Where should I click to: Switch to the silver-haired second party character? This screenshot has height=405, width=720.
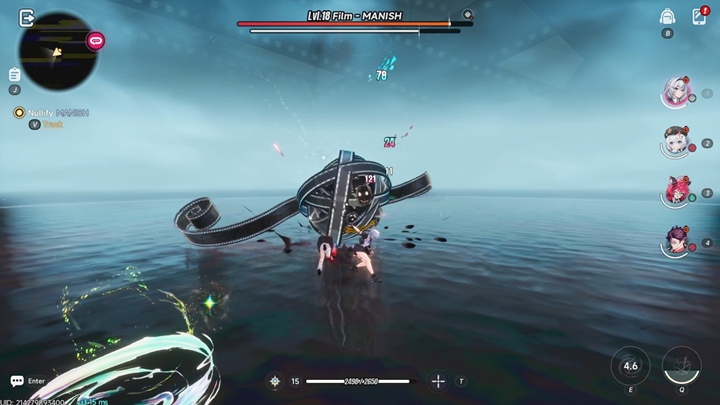pyautogui.click(x=676, y=142)
